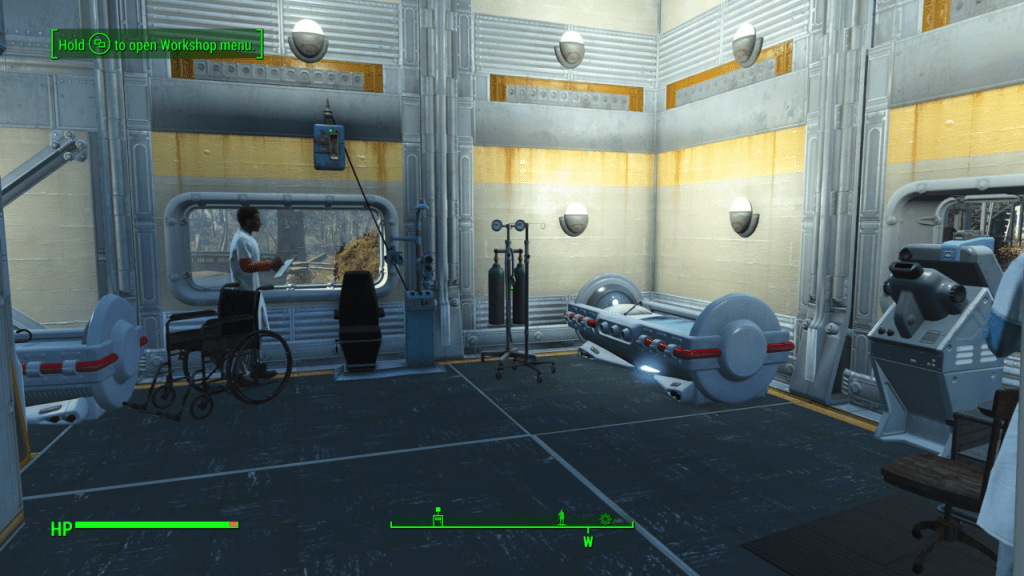Select the standing figure marker on the compass

click(x=562, y=517)
